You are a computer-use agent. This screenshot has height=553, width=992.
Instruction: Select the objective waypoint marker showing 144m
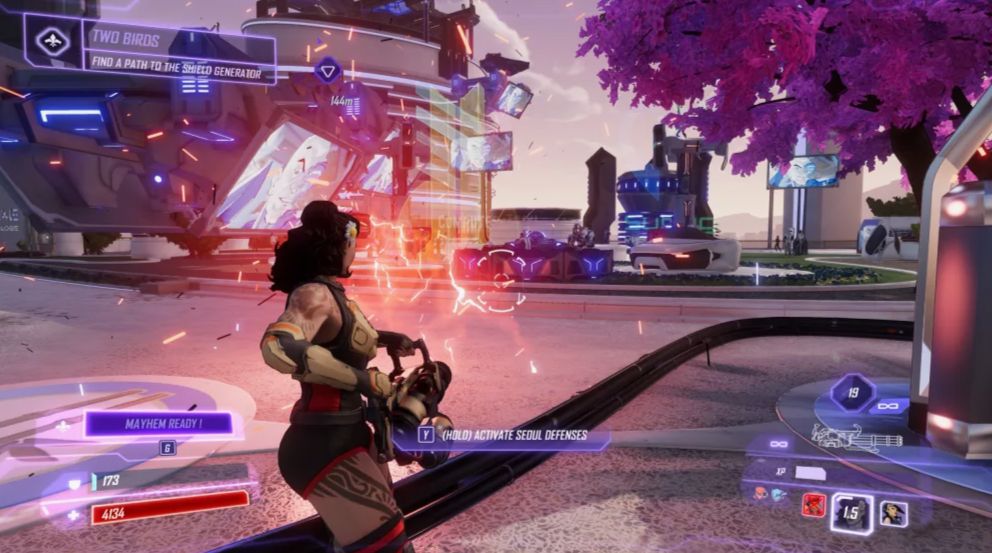[328, 70]
